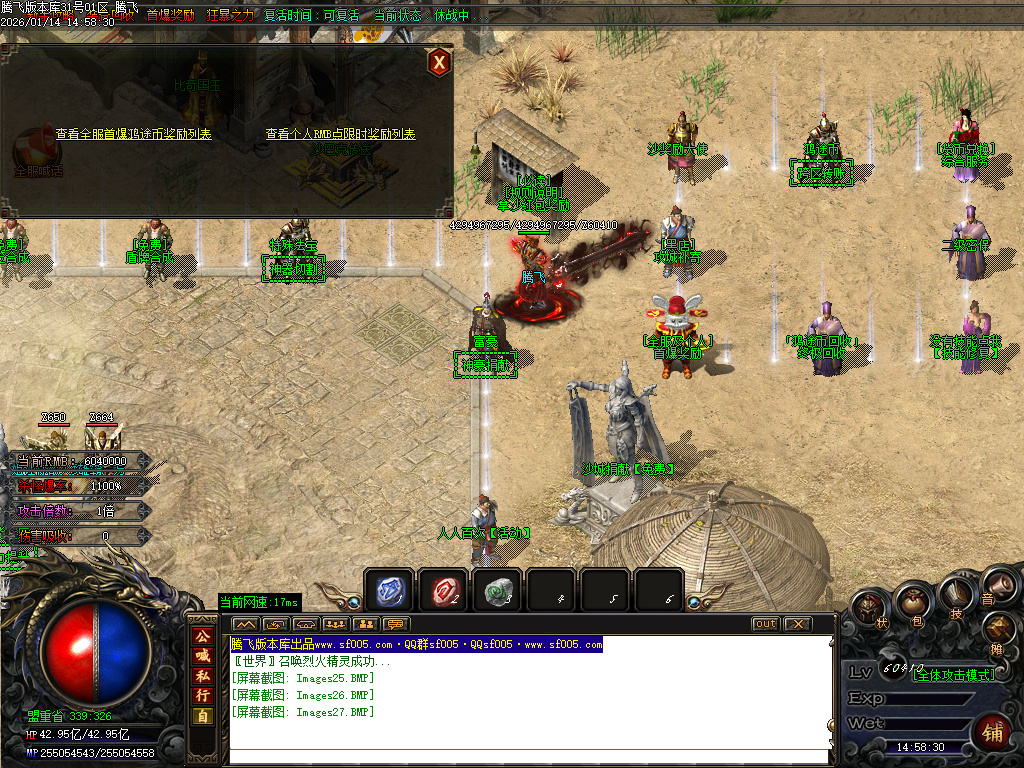Use the green rune stone in hotbar slot 3
1024x768 pixels.
[497, 591]
